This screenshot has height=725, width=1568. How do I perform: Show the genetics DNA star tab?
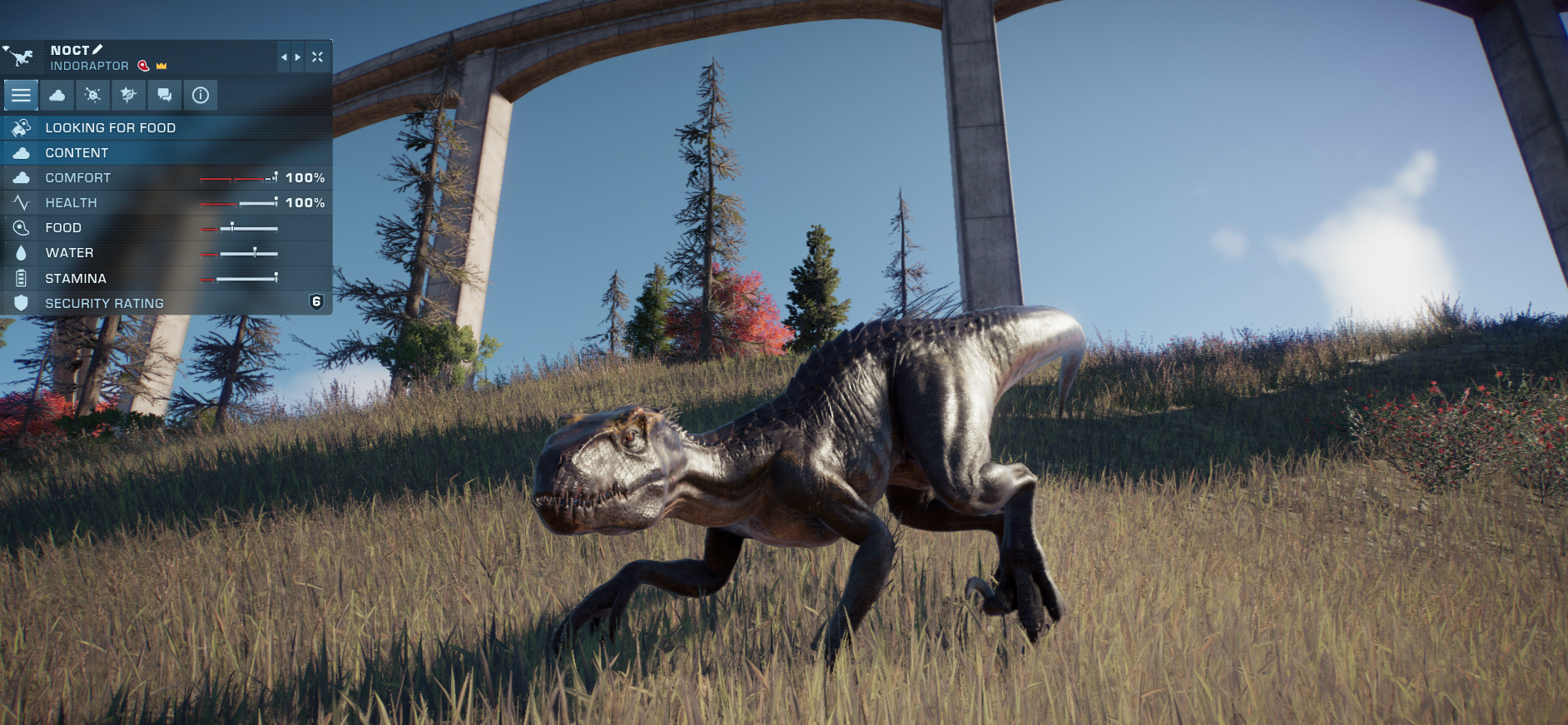[128, 96]
